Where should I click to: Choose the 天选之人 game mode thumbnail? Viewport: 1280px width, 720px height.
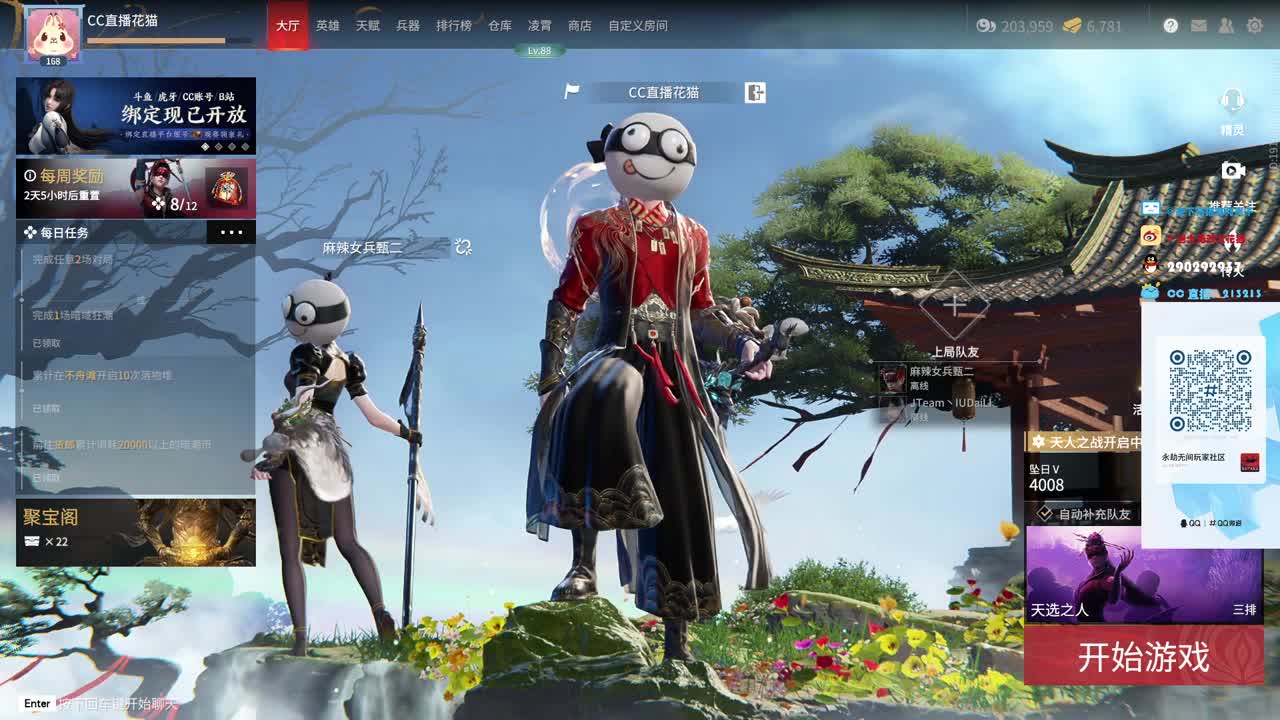1144,574
